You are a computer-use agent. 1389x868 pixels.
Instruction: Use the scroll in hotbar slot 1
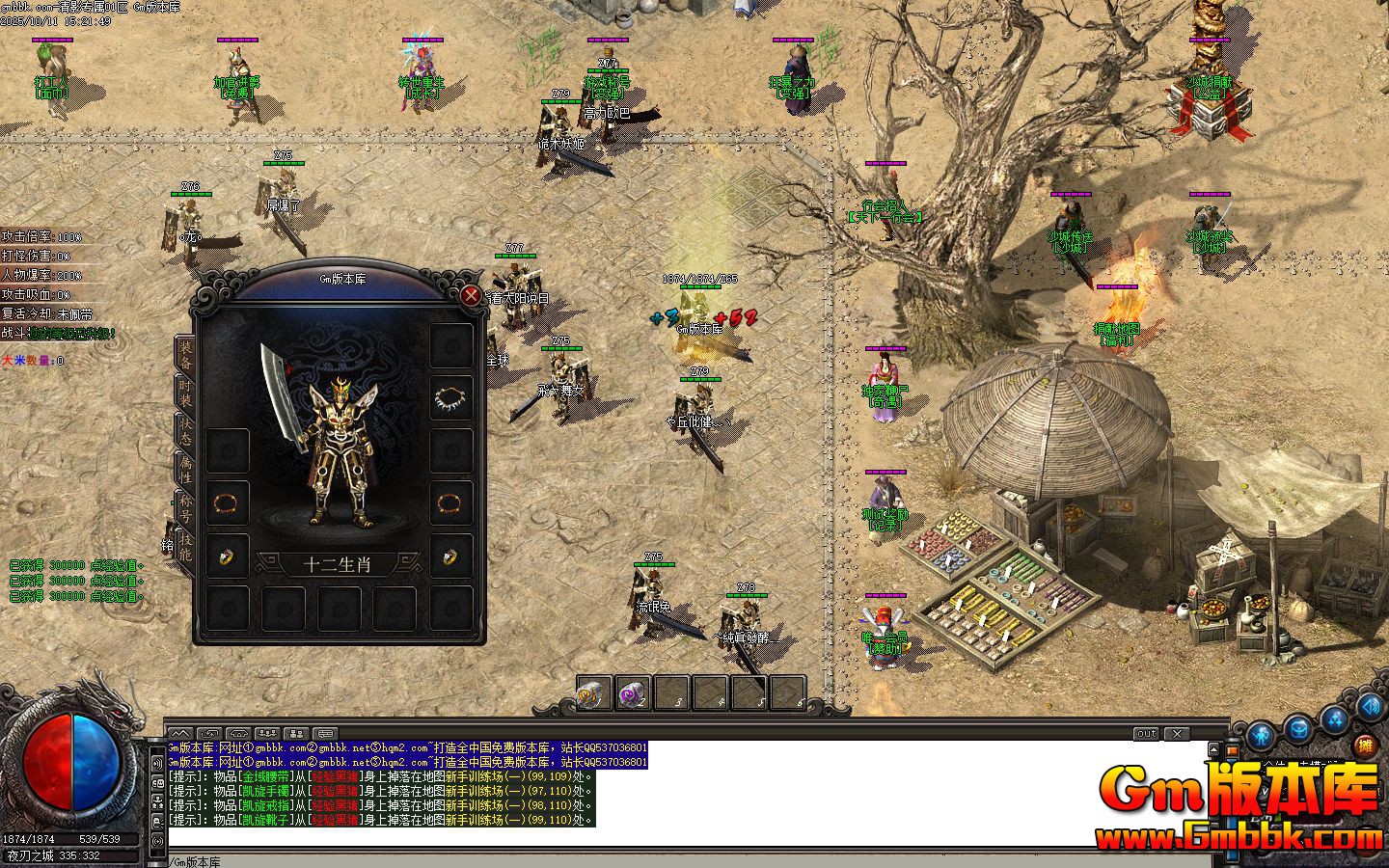pos(592,693)
